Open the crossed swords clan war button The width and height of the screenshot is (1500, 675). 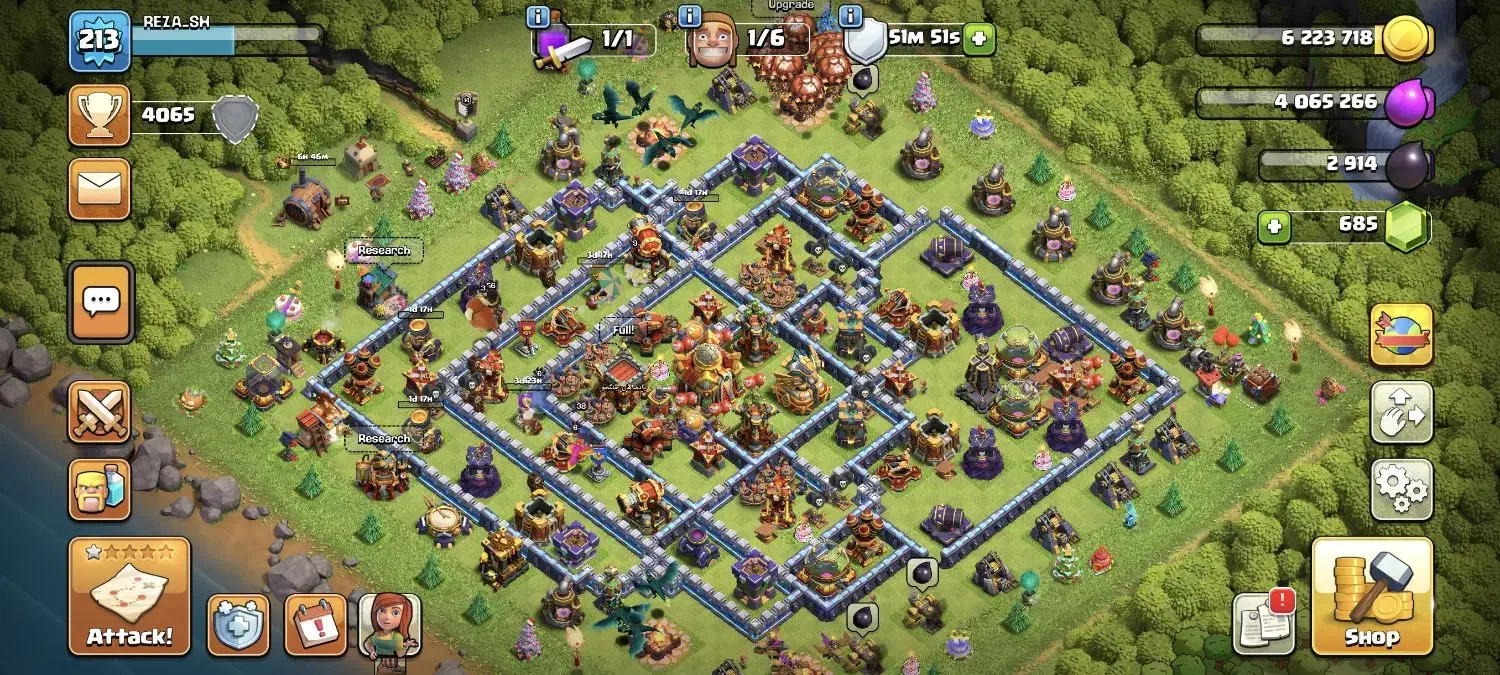click(x=99, y=411)
